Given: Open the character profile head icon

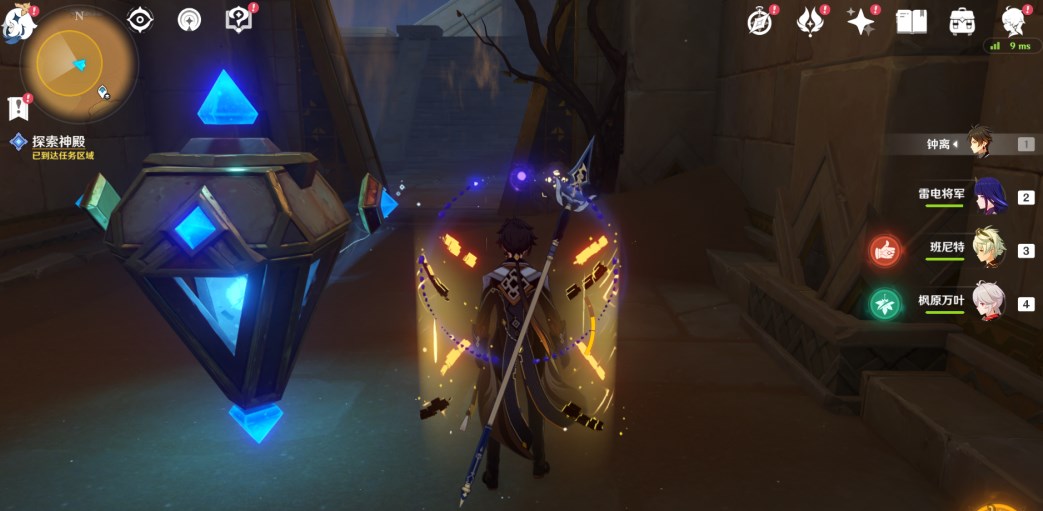Looking at the screenshot, I should pyautogui.click(x=1014, y=22).
